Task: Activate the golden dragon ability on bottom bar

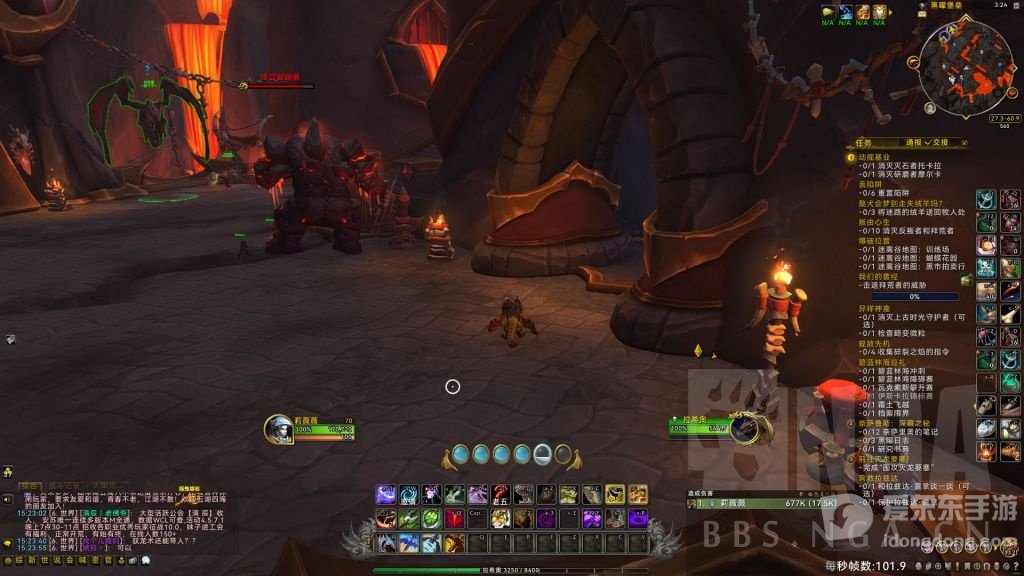Action: (454, 543)
